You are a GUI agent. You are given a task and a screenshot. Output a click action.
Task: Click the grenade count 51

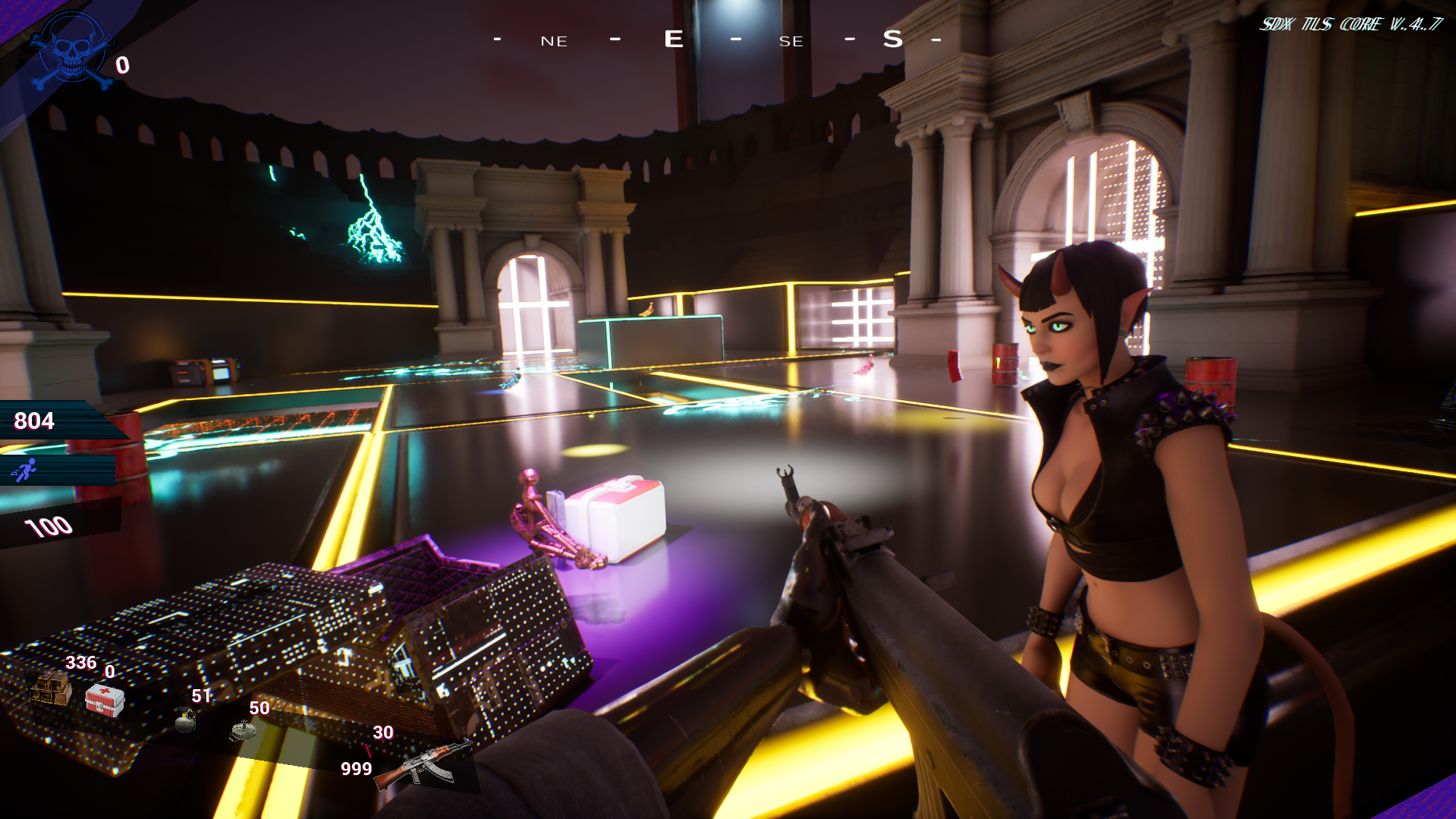click(200, 697)
